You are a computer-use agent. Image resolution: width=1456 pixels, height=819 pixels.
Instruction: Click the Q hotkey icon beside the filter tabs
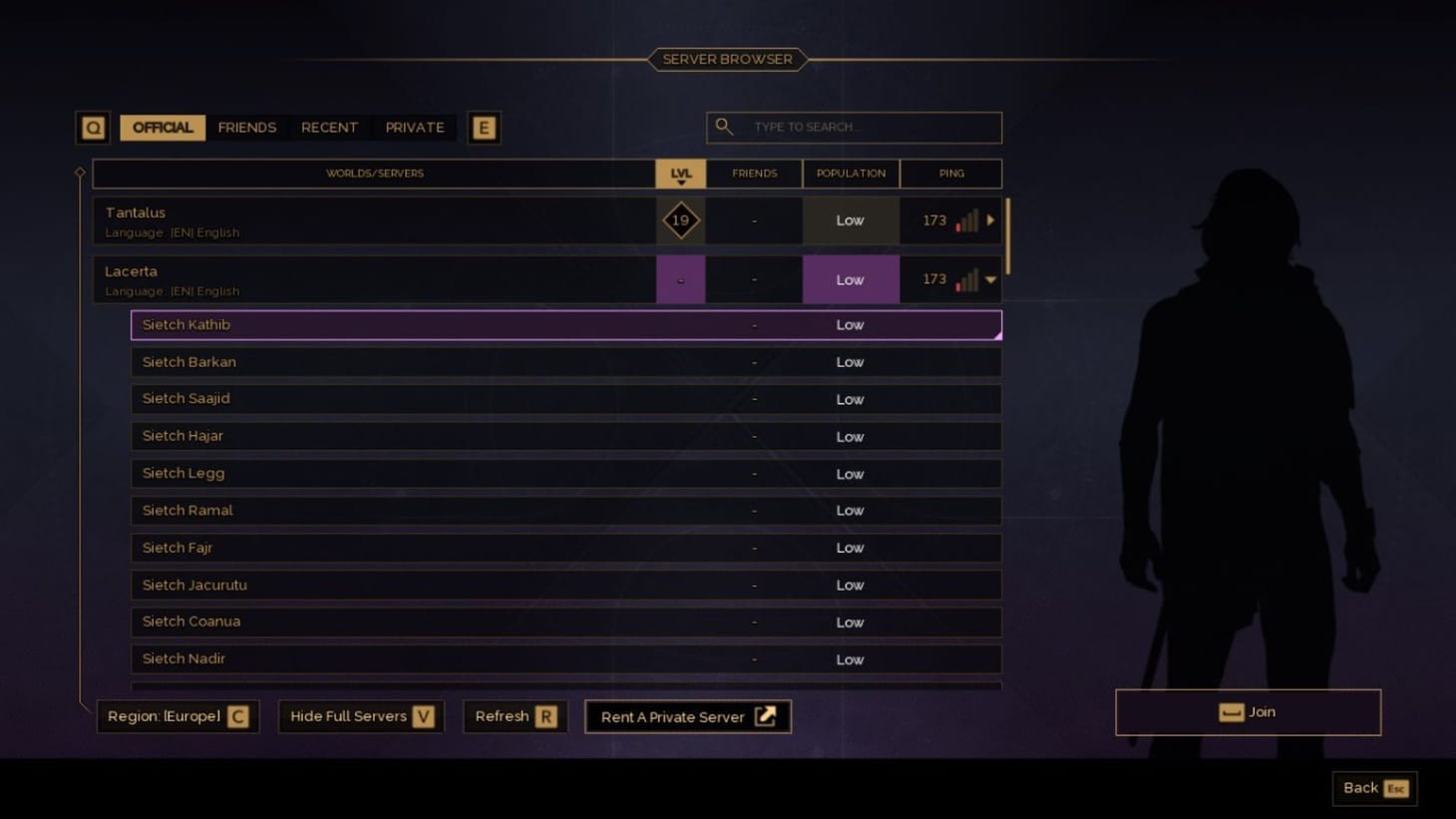pyautogui.click(x=93, y=127)
